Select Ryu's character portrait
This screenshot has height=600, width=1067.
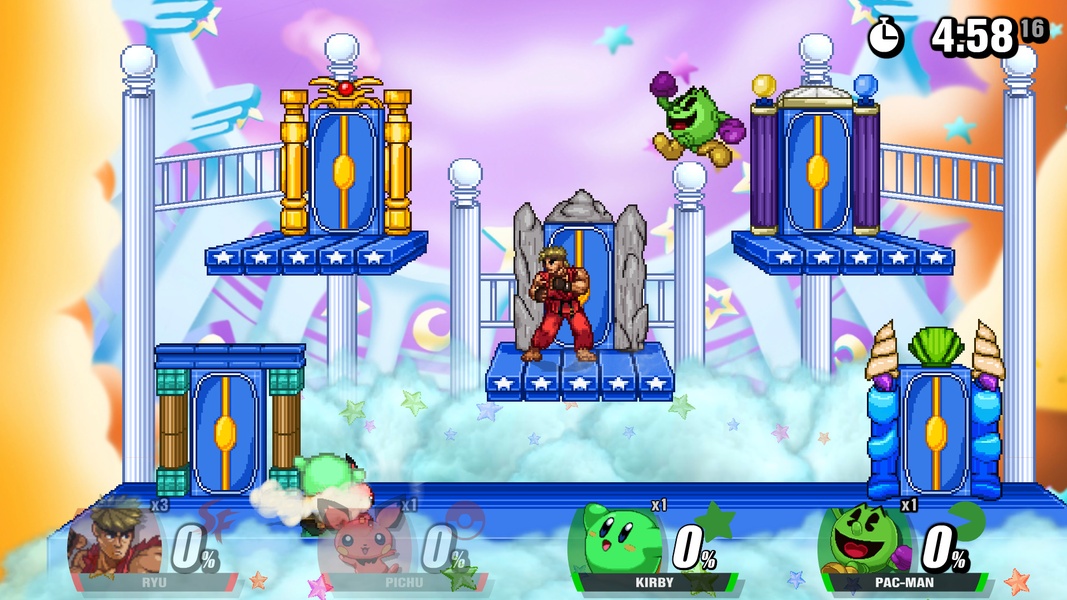[113, 541]
